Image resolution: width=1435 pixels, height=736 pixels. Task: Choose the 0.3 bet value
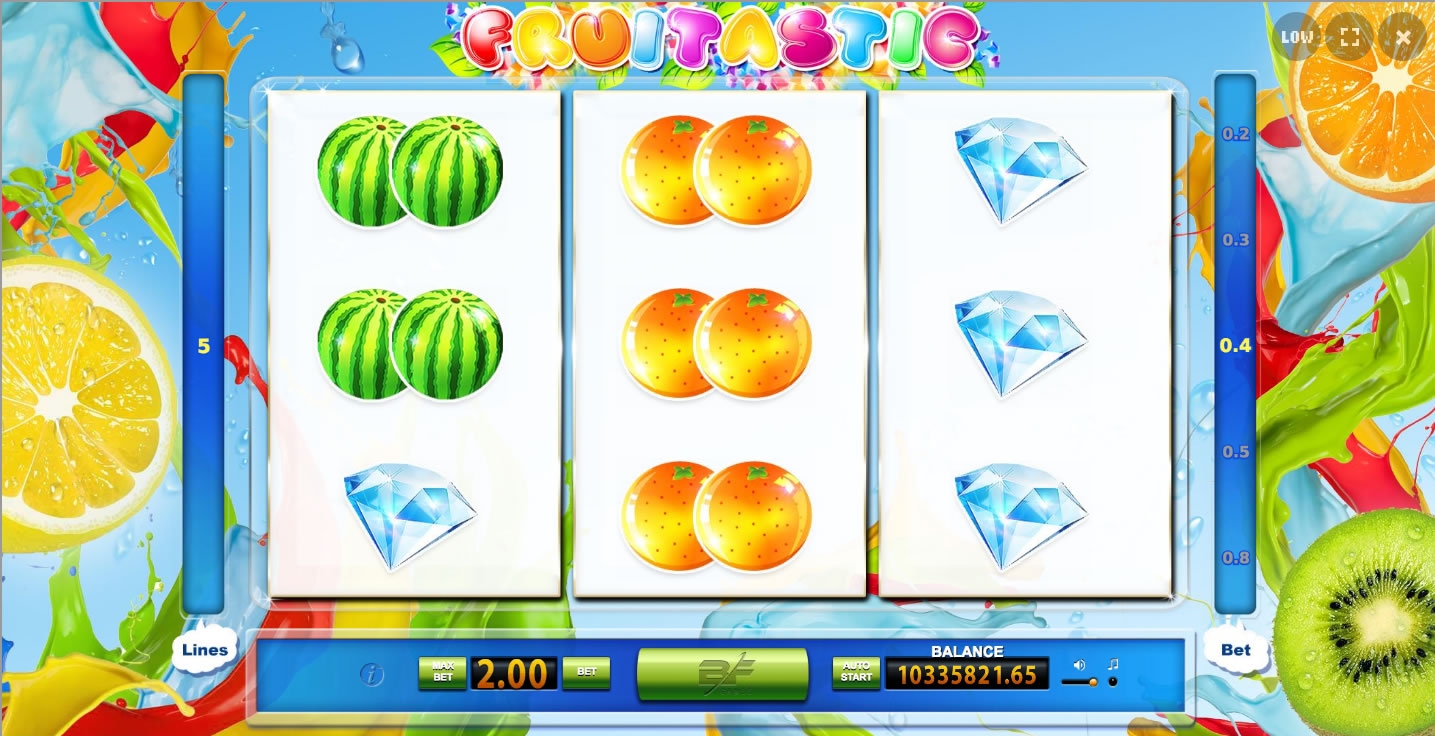point(1236,240)
